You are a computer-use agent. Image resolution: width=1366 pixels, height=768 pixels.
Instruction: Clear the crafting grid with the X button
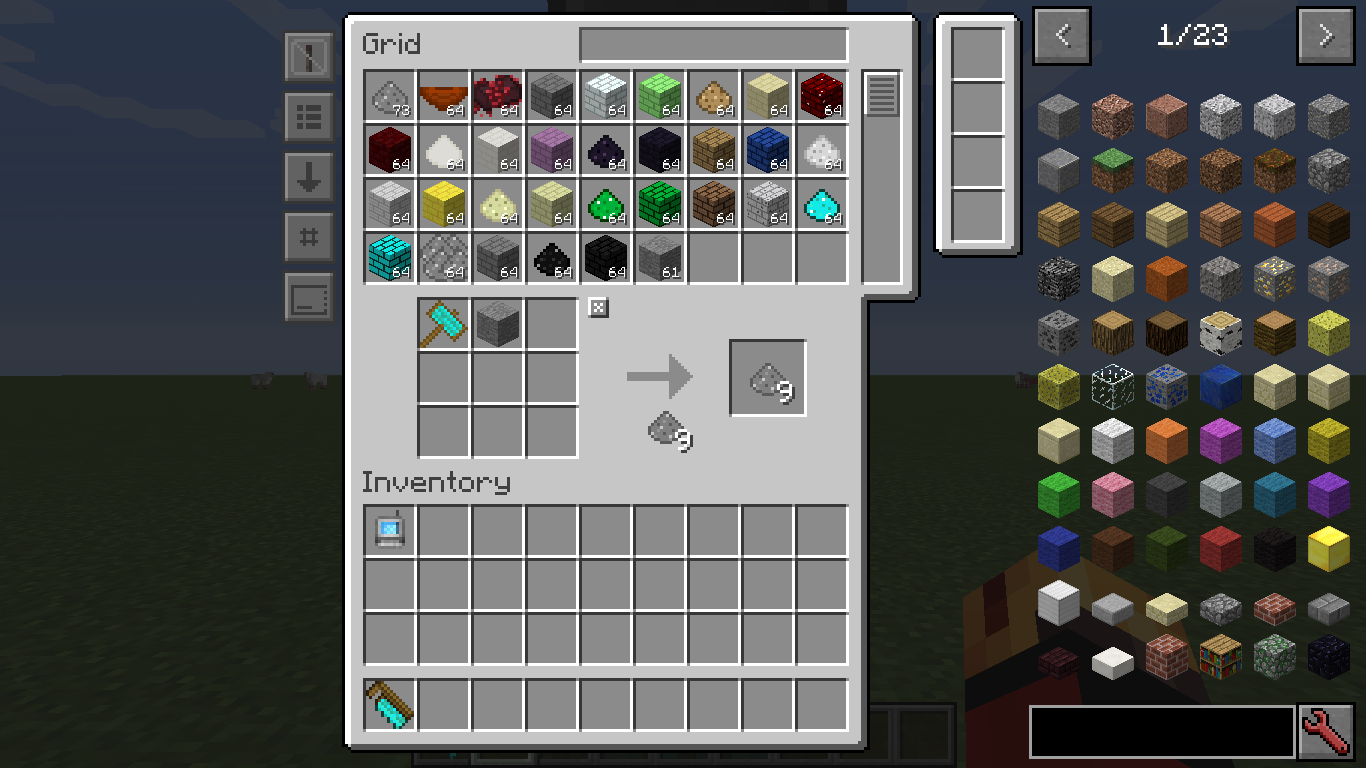[597, 308]
